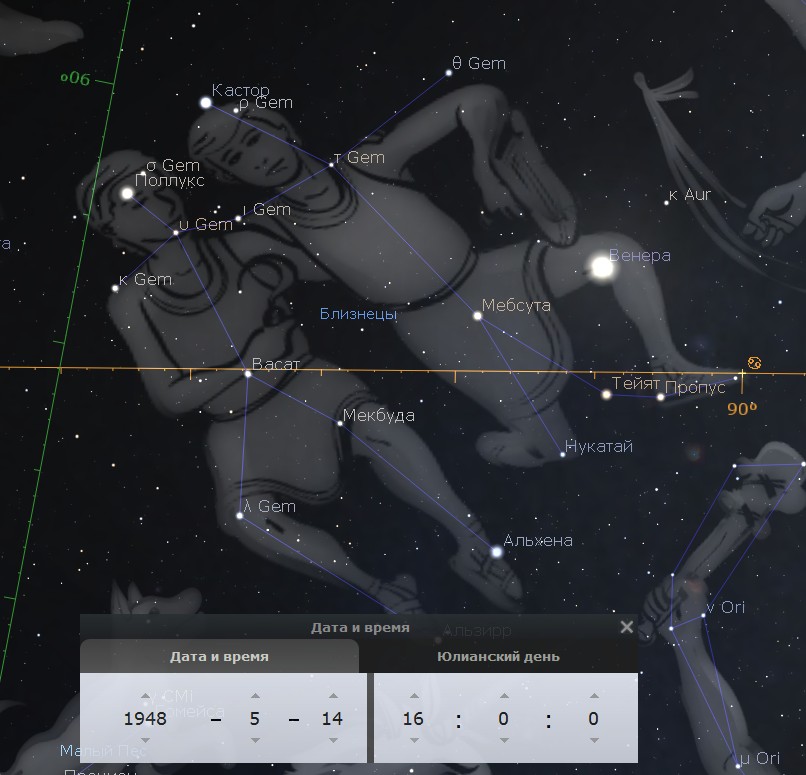This screenshot has height=775, width=806.
Task: Lower the day value with its down arrow
Action: [x=332, y=740]
